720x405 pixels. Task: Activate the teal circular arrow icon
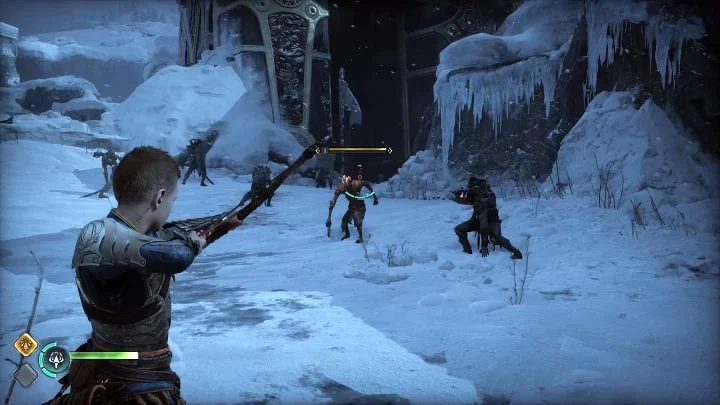pos(54,357)
